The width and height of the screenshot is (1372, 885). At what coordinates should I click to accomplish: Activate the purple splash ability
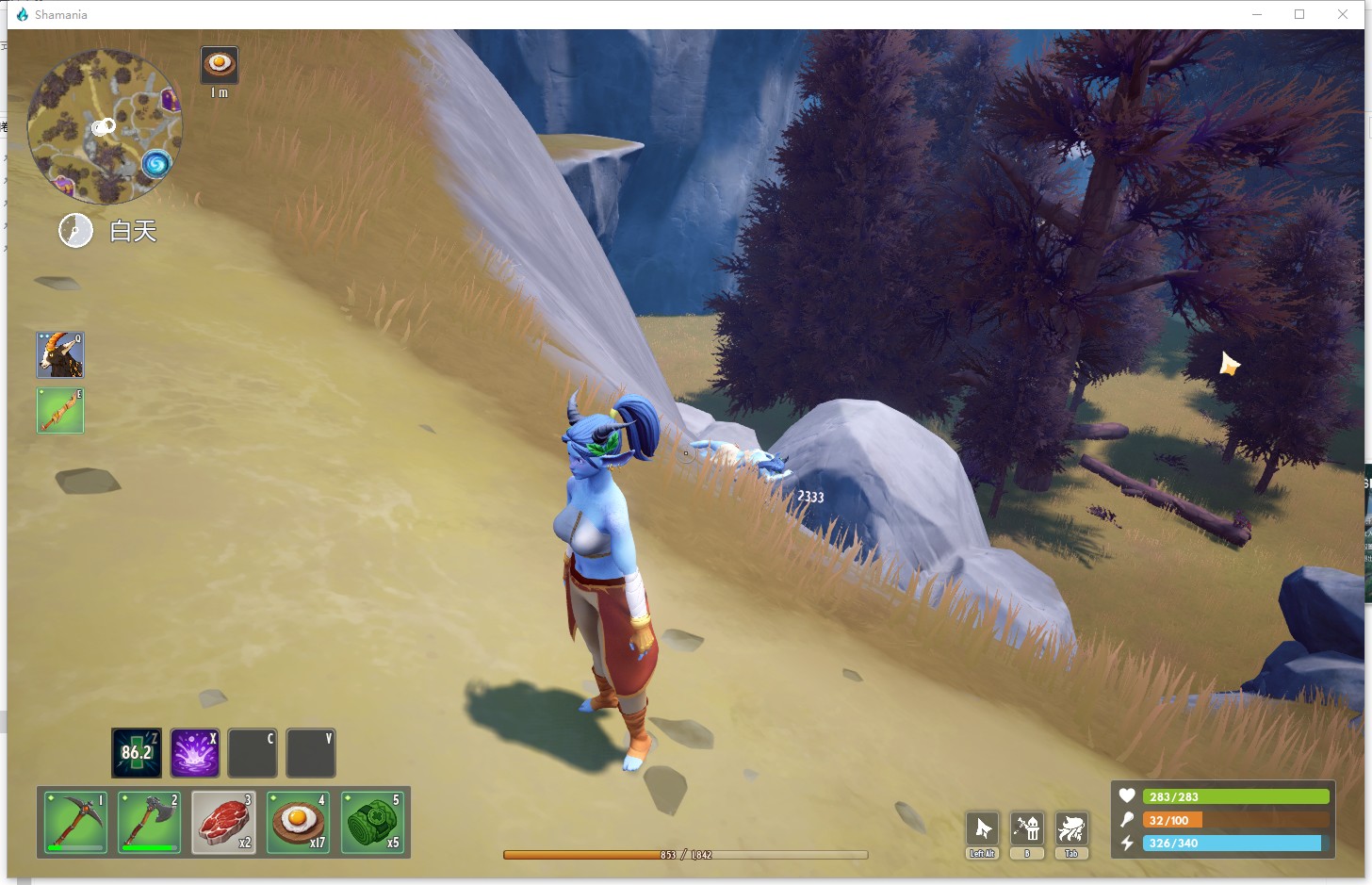coord(195,752)
